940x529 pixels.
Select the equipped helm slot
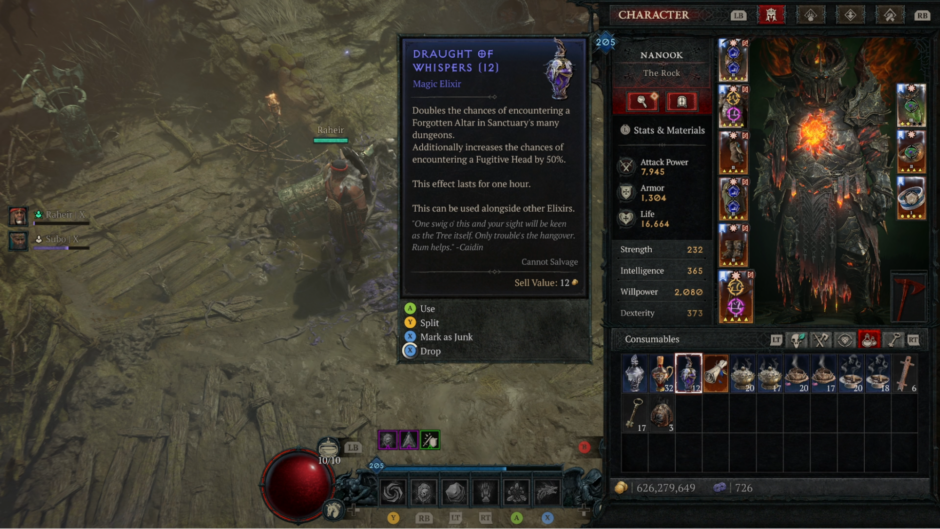(732, 60)
